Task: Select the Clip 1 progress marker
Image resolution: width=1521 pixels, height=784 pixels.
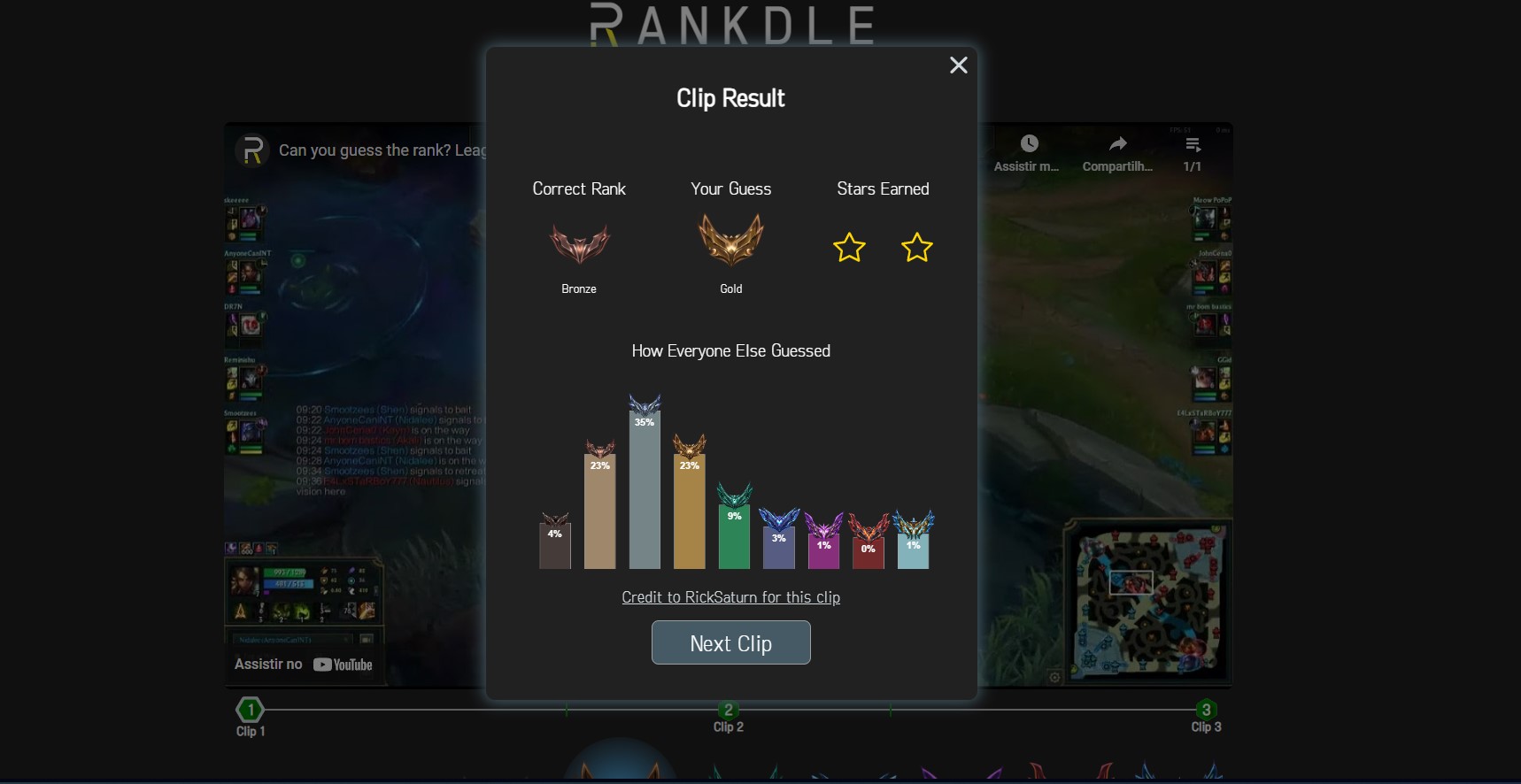Action: 251,708
